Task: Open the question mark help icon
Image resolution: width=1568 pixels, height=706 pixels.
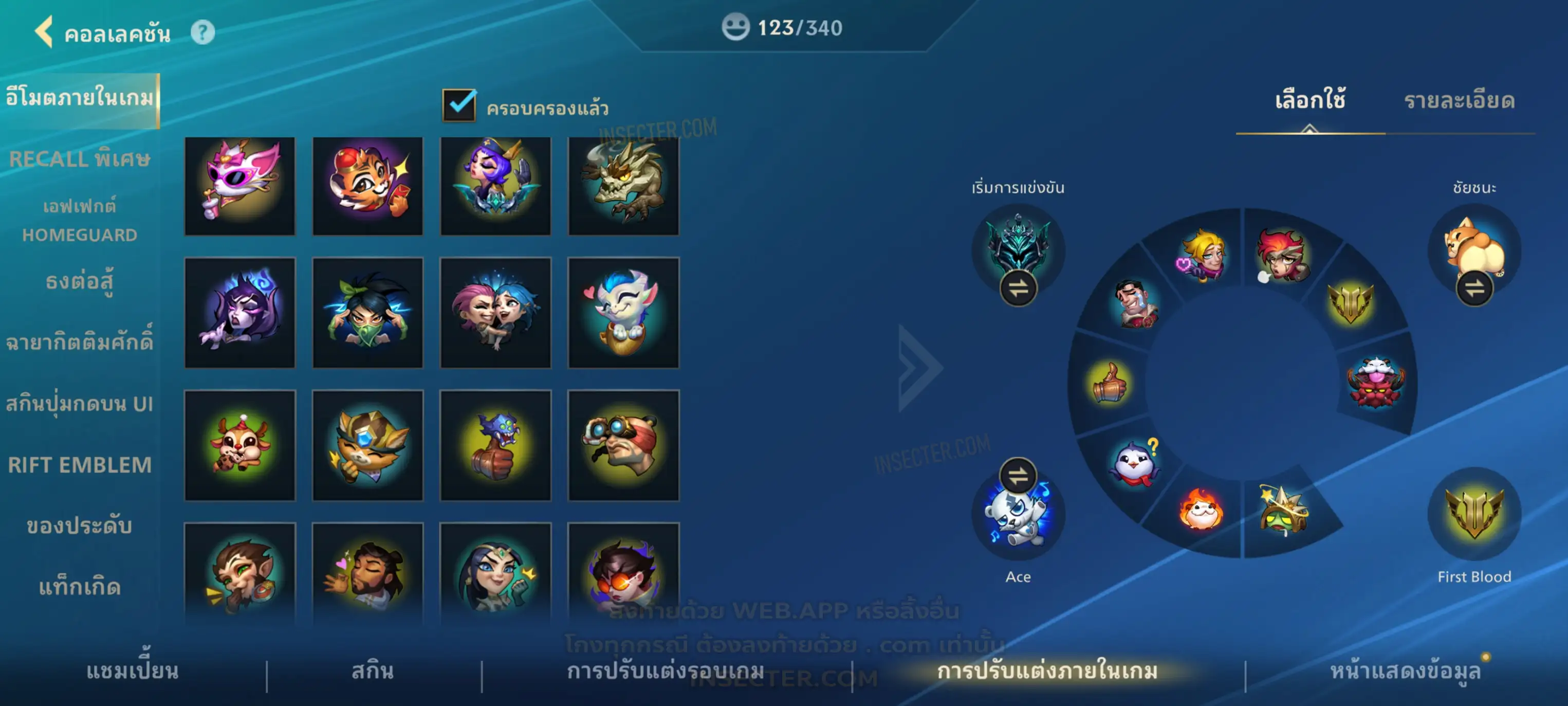Action: 202,32
